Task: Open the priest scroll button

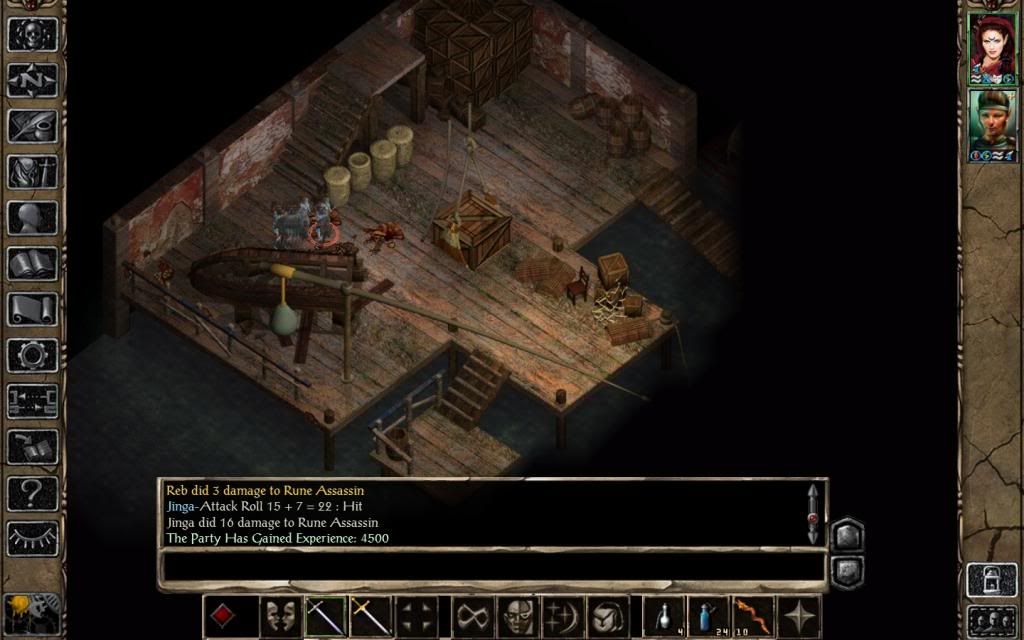Action: click(32, 309)
